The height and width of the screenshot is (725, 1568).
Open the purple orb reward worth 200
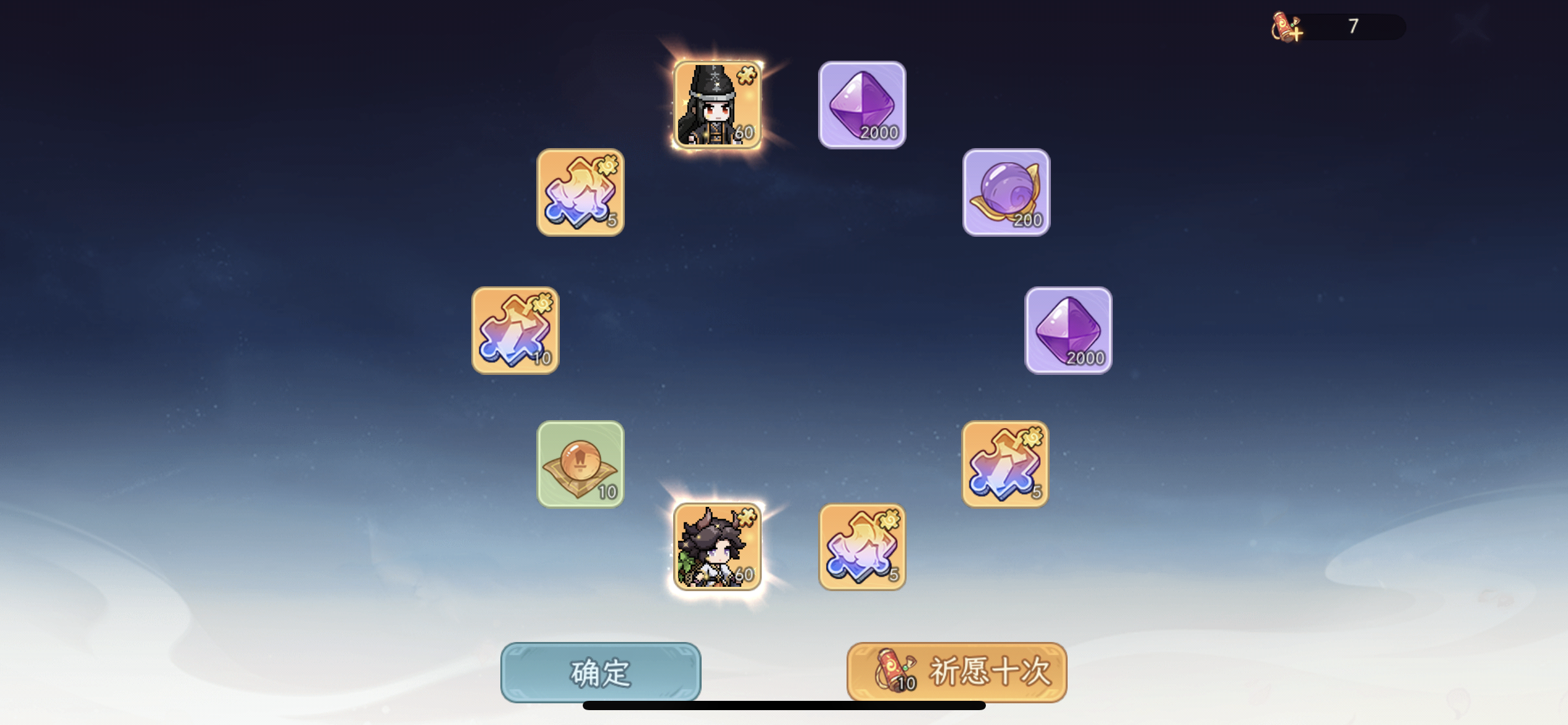pos(1005,193)
